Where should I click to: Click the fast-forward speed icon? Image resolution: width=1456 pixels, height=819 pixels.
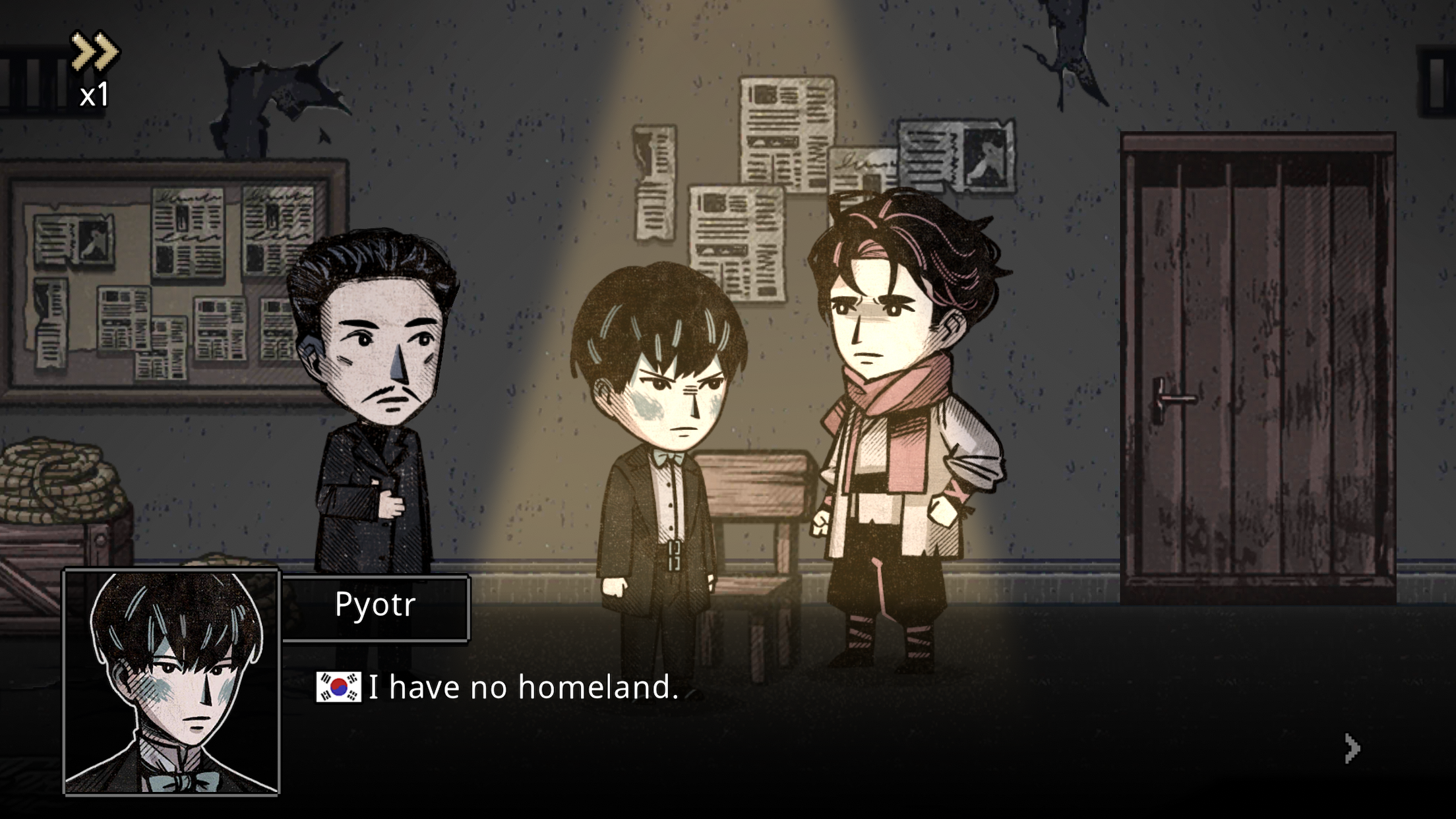[x=94, y=49]
